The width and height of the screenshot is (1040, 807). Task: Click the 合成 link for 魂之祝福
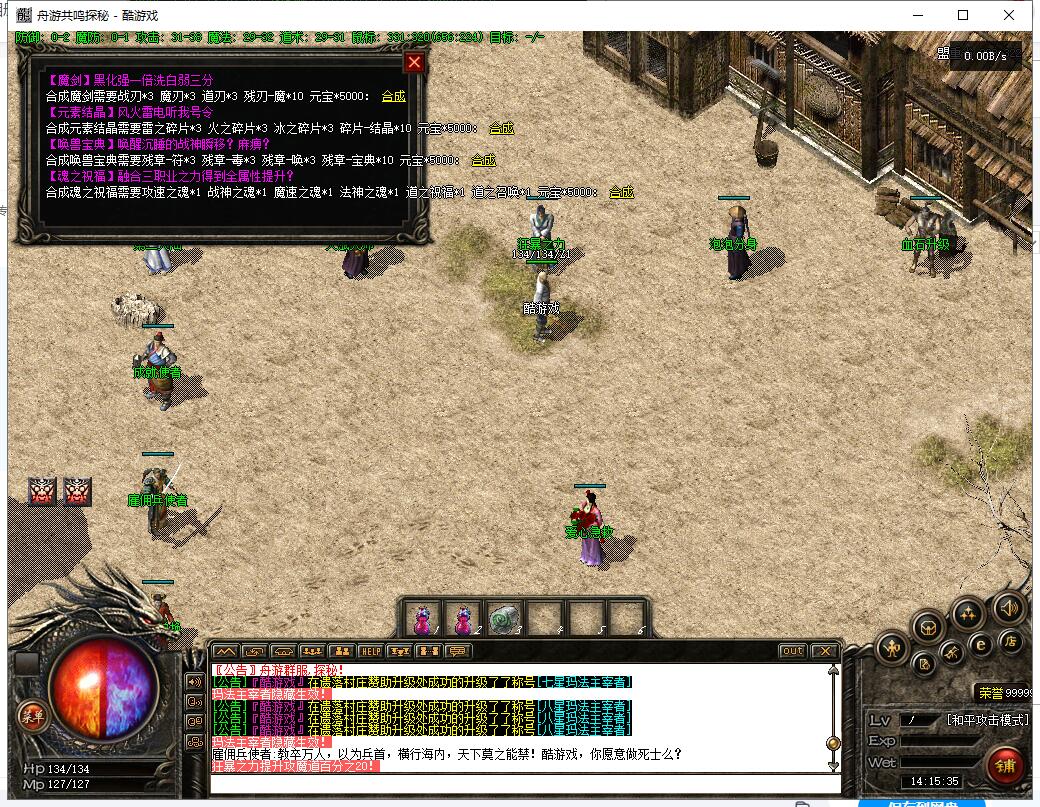click(621, 192)
